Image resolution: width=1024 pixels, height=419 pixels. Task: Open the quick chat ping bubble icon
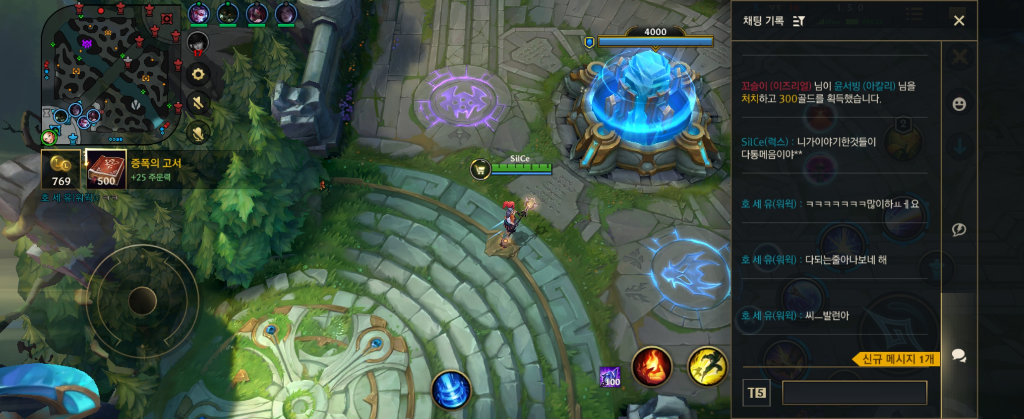[959, 230]
